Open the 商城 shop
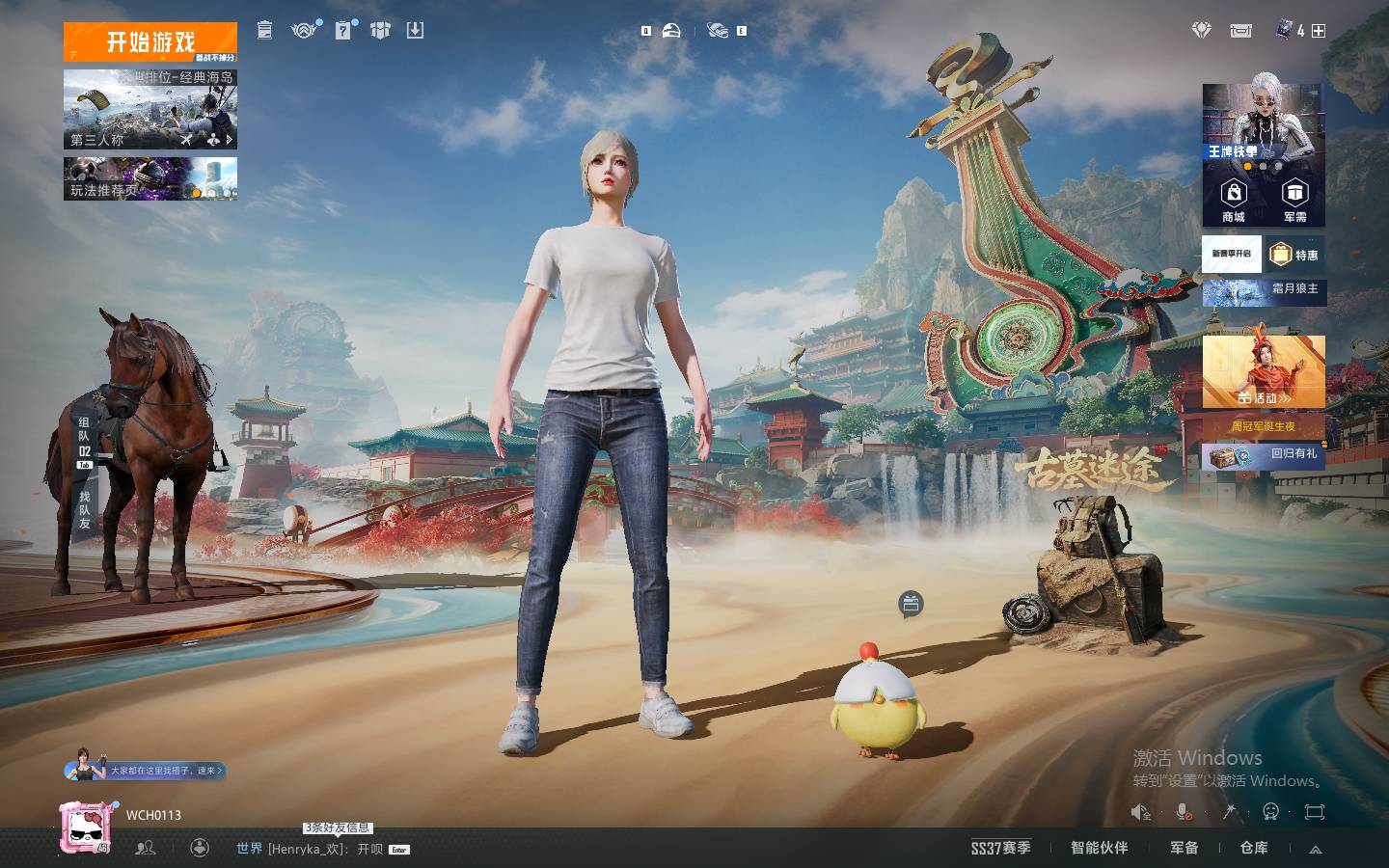 tap(1234, 201)
